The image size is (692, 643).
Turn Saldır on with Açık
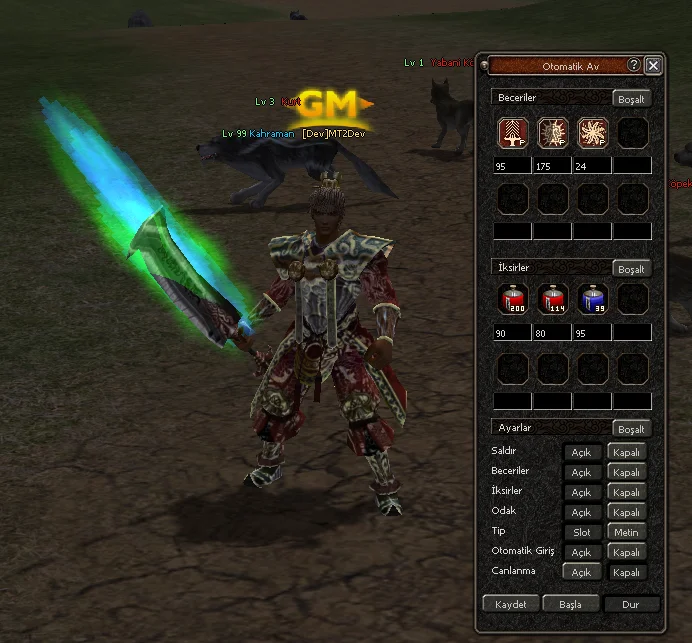(582, 452)
